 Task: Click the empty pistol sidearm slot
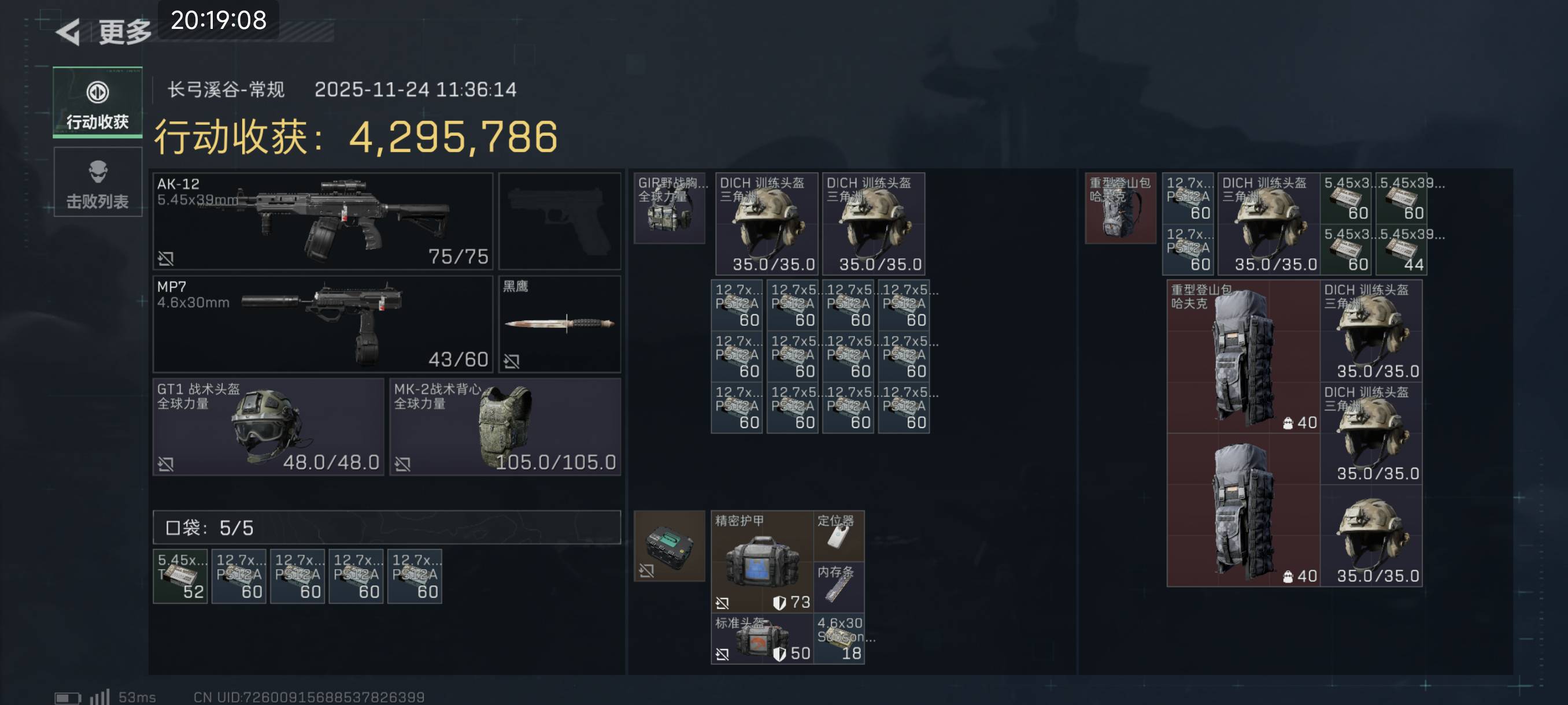click(x=560, y=221)
